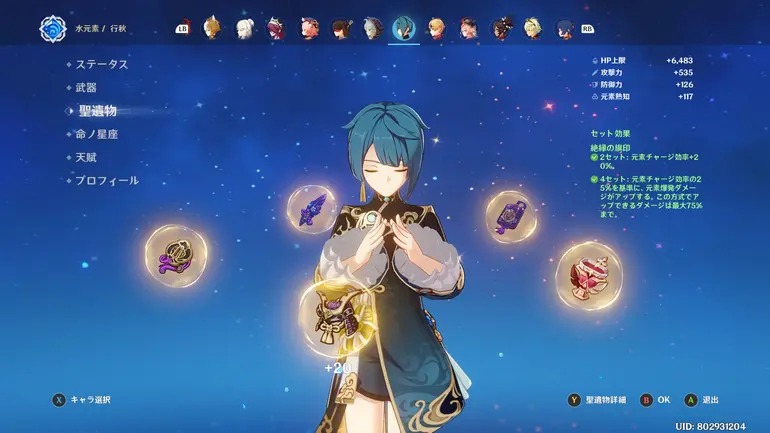Select the last character portrait in the row
Viewport: 770px width, 433px height.
566,28
